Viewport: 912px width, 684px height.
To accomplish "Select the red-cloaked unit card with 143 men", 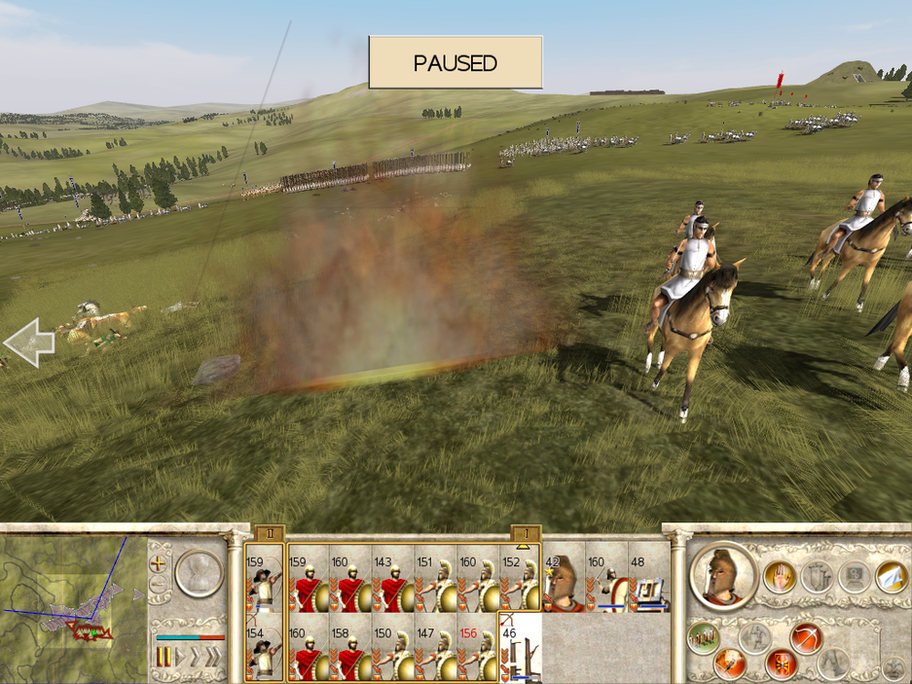I will point(391,579).
